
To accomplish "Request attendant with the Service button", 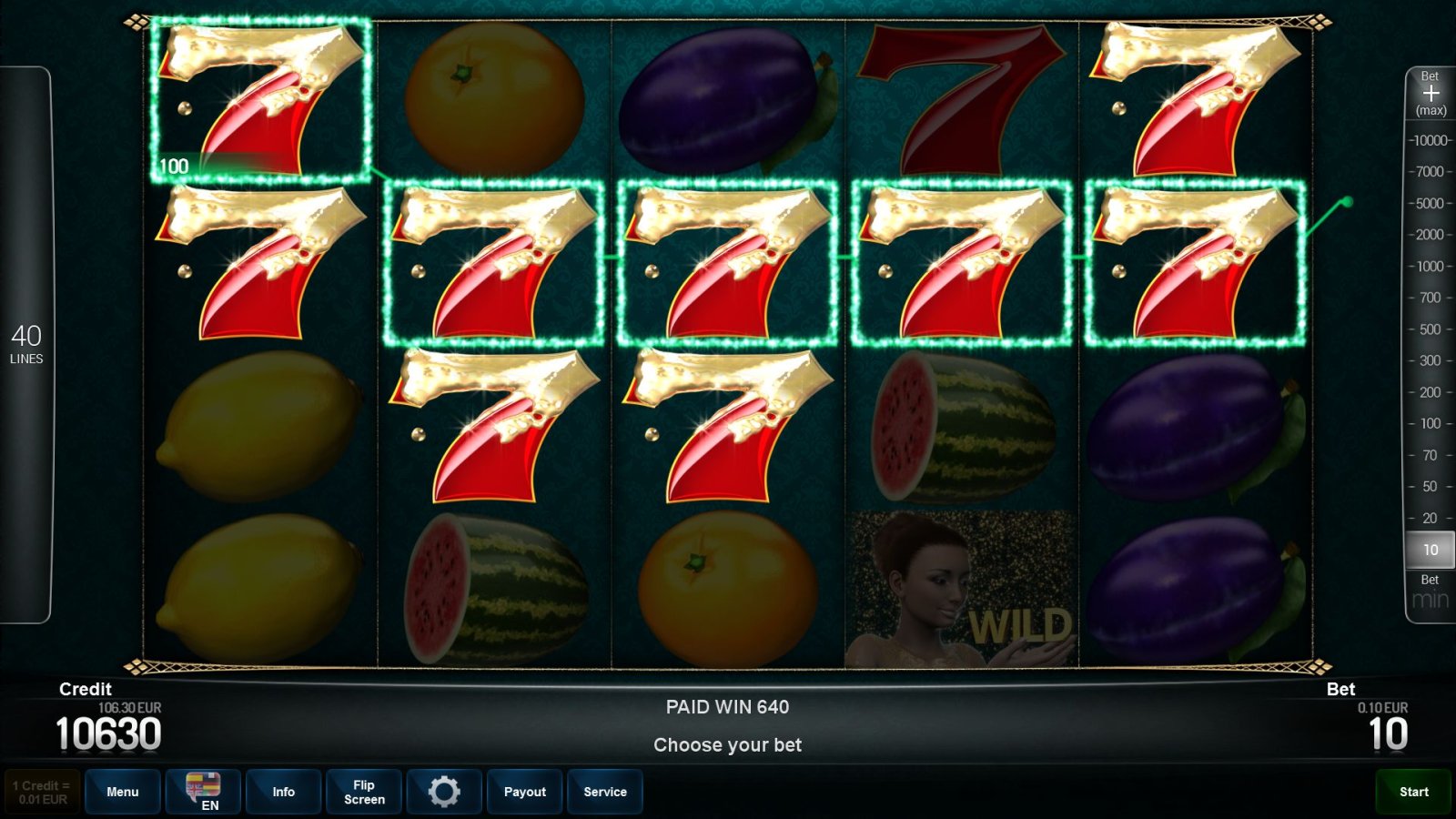I will pos(605,792).
